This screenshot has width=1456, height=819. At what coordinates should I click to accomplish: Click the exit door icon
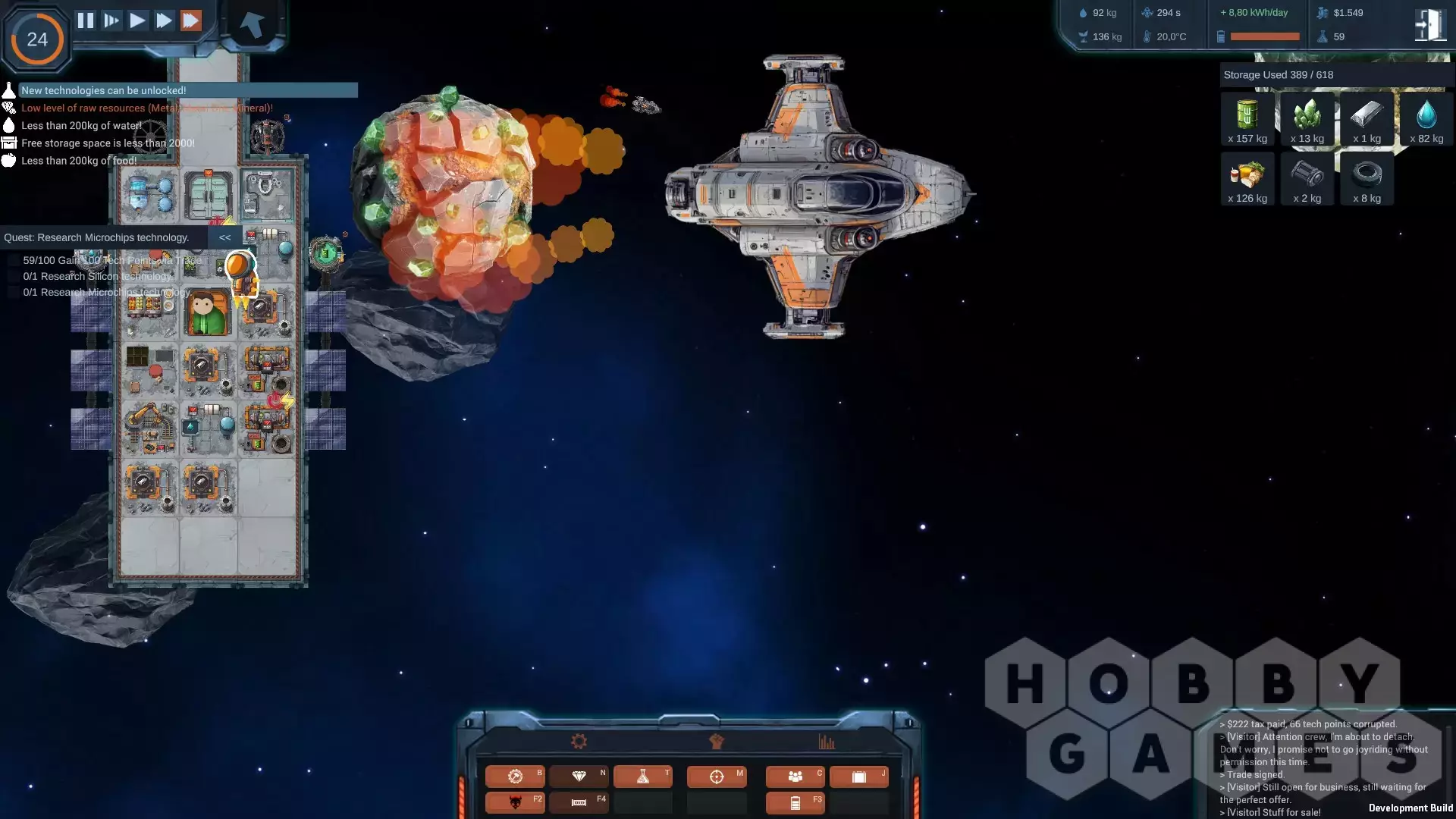(1429, 25)
